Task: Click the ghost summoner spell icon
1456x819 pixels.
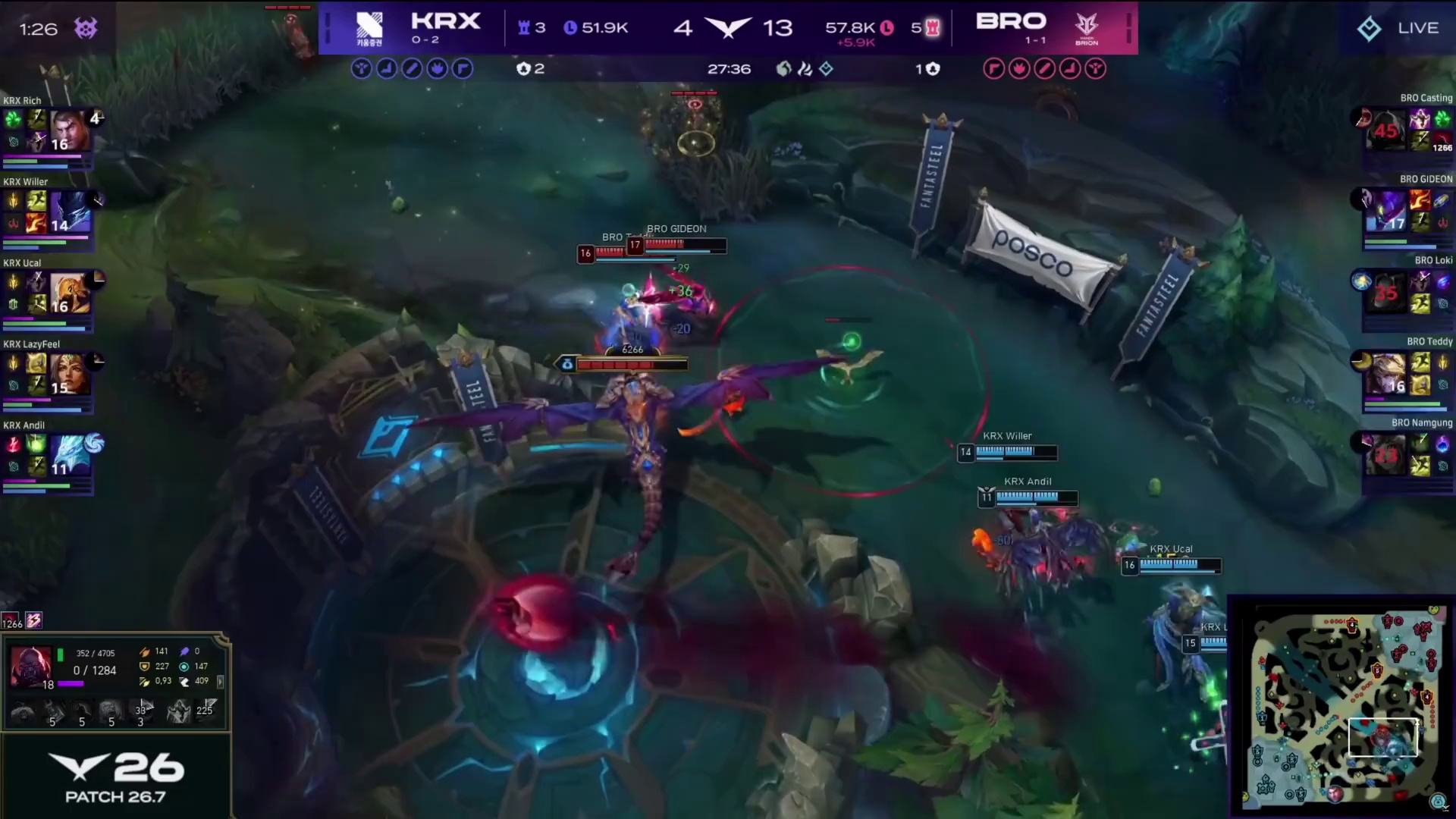Action: click(178, 711)
